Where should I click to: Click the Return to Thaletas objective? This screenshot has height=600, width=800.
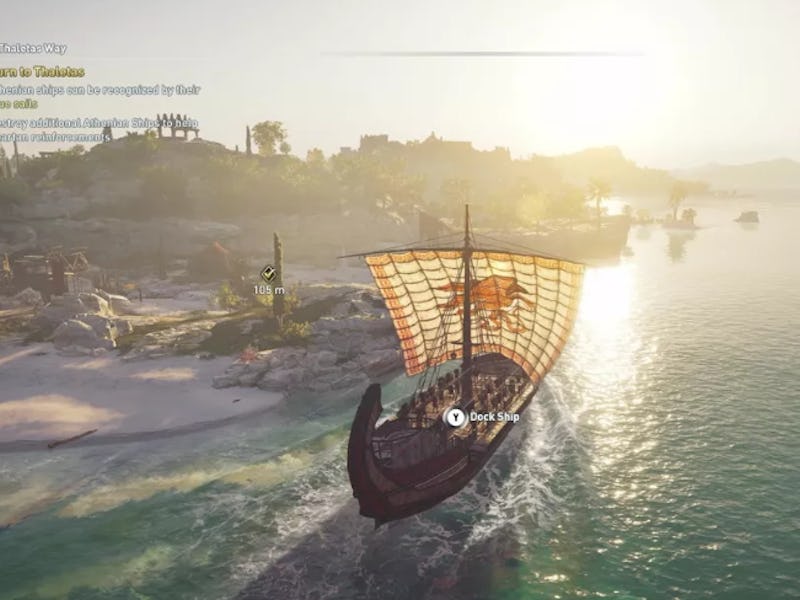click(42, 71)
